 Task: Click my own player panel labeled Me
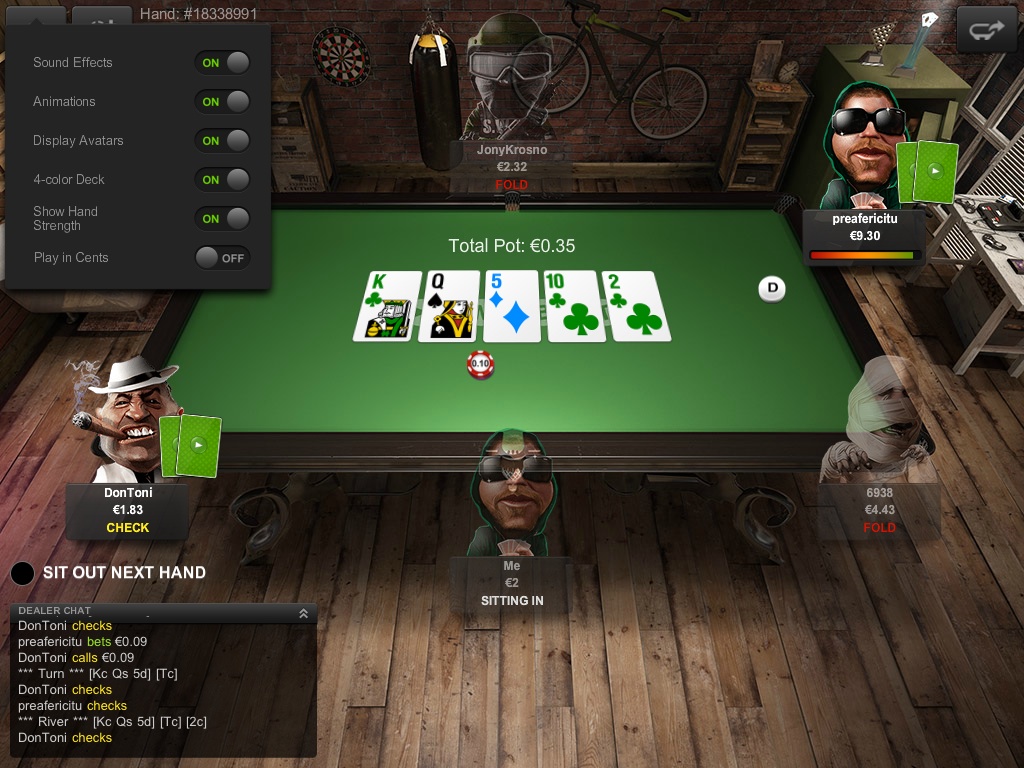(511, 584)
